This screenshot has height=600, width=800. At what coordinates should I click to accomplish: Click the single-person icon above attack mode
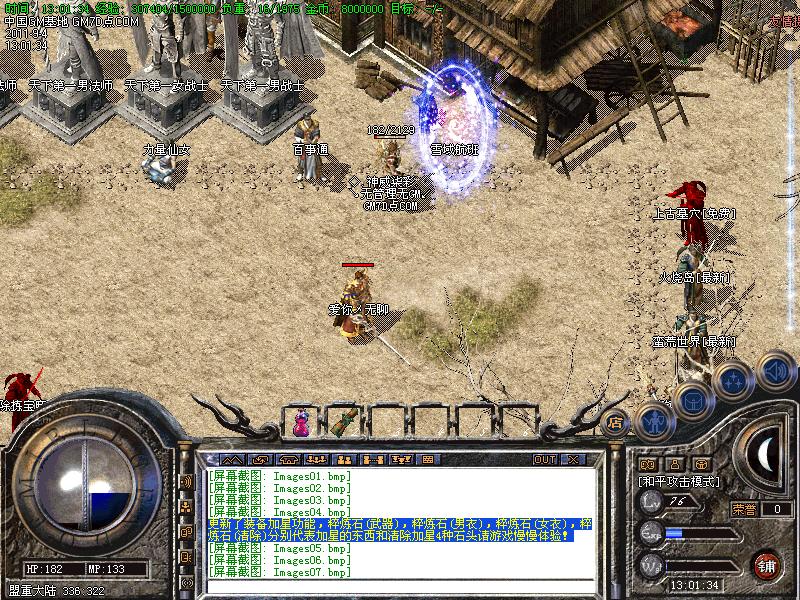pos(675,464)
